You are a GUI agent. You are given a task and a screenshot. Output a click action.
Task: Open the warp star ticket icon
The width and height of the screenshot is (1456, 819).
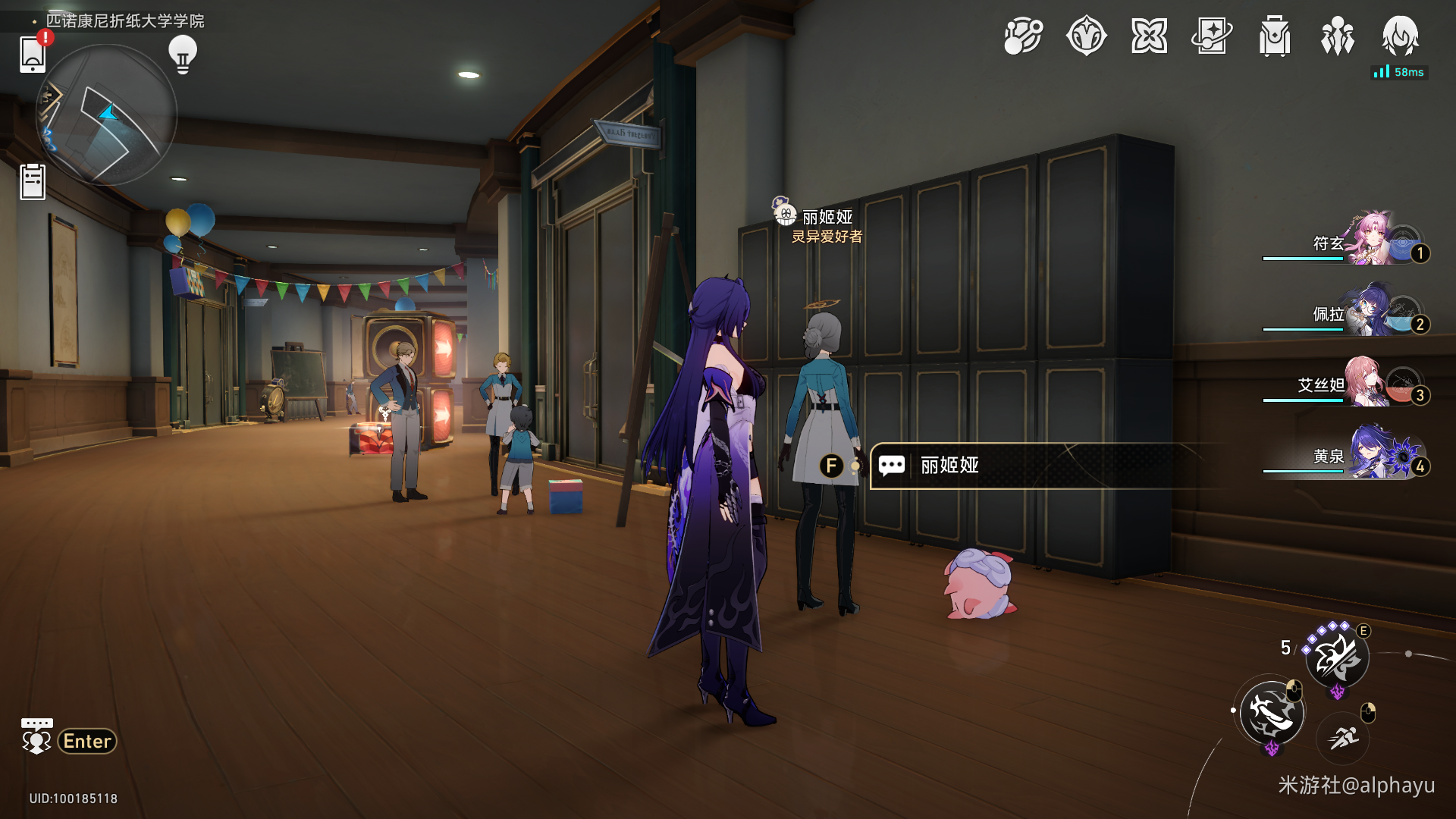click(1212, 36)
